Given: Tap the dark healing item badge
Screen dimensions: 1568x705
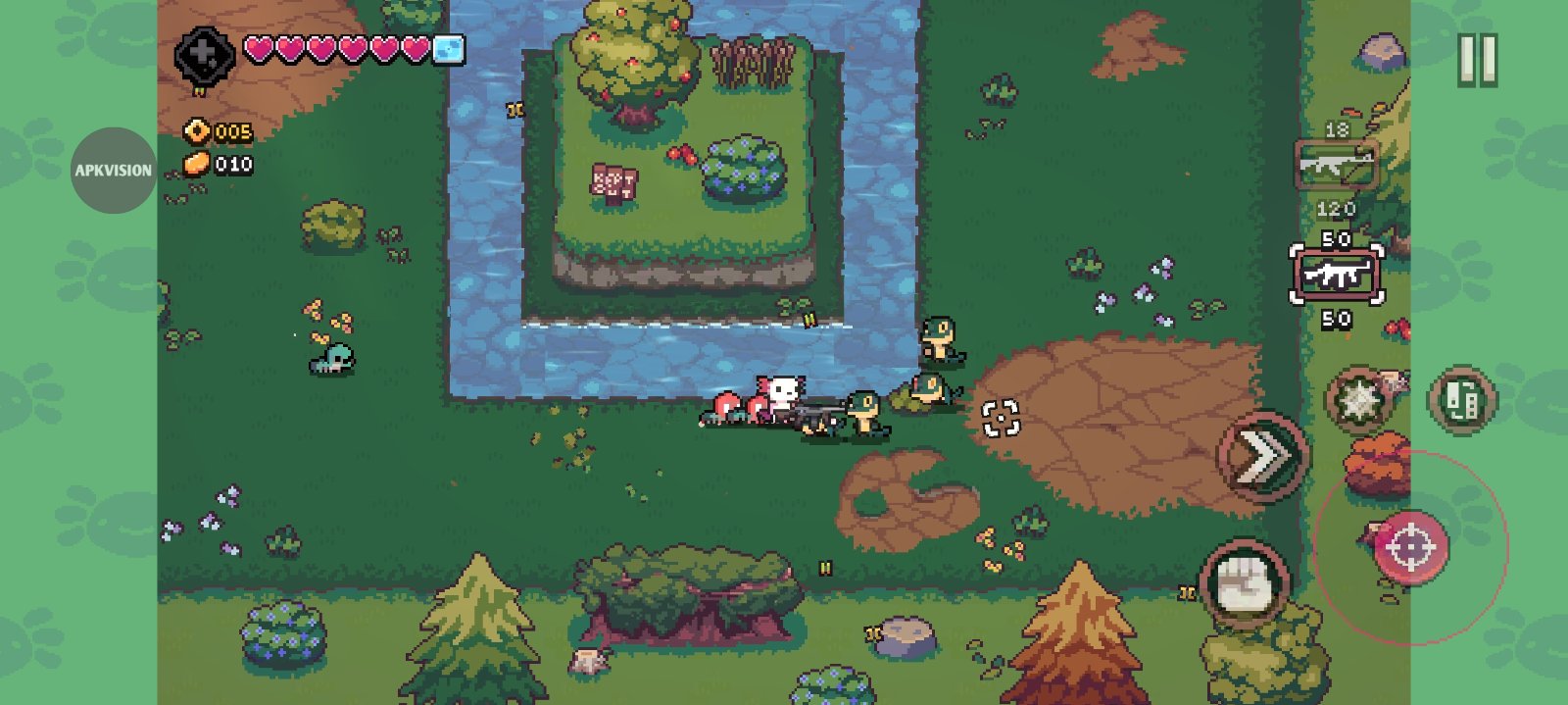Looking at the screenshot, I should [204, 56].
